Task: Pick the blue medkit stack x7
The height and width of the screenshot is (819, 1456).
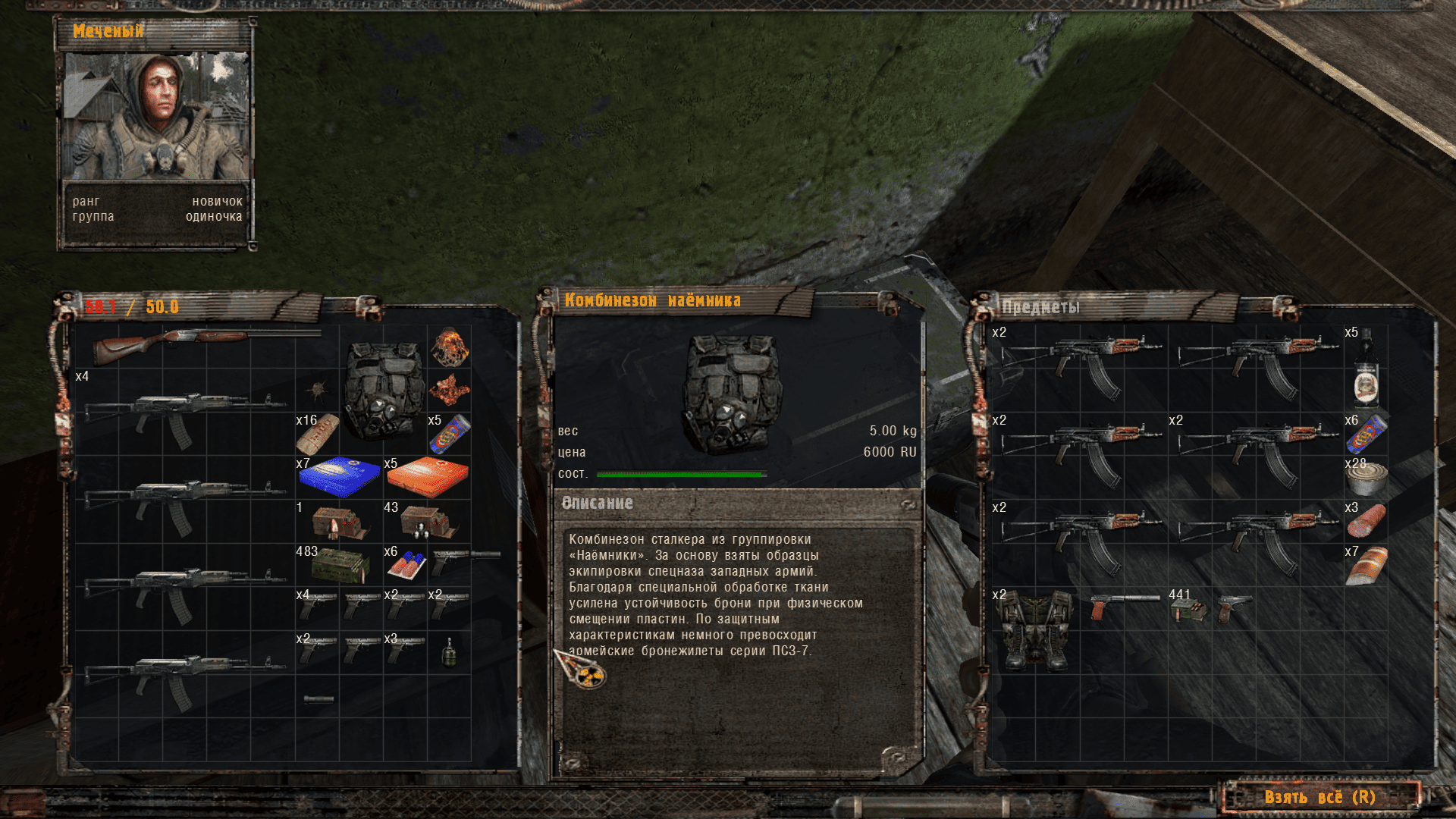Action: (x=339, y=477)
